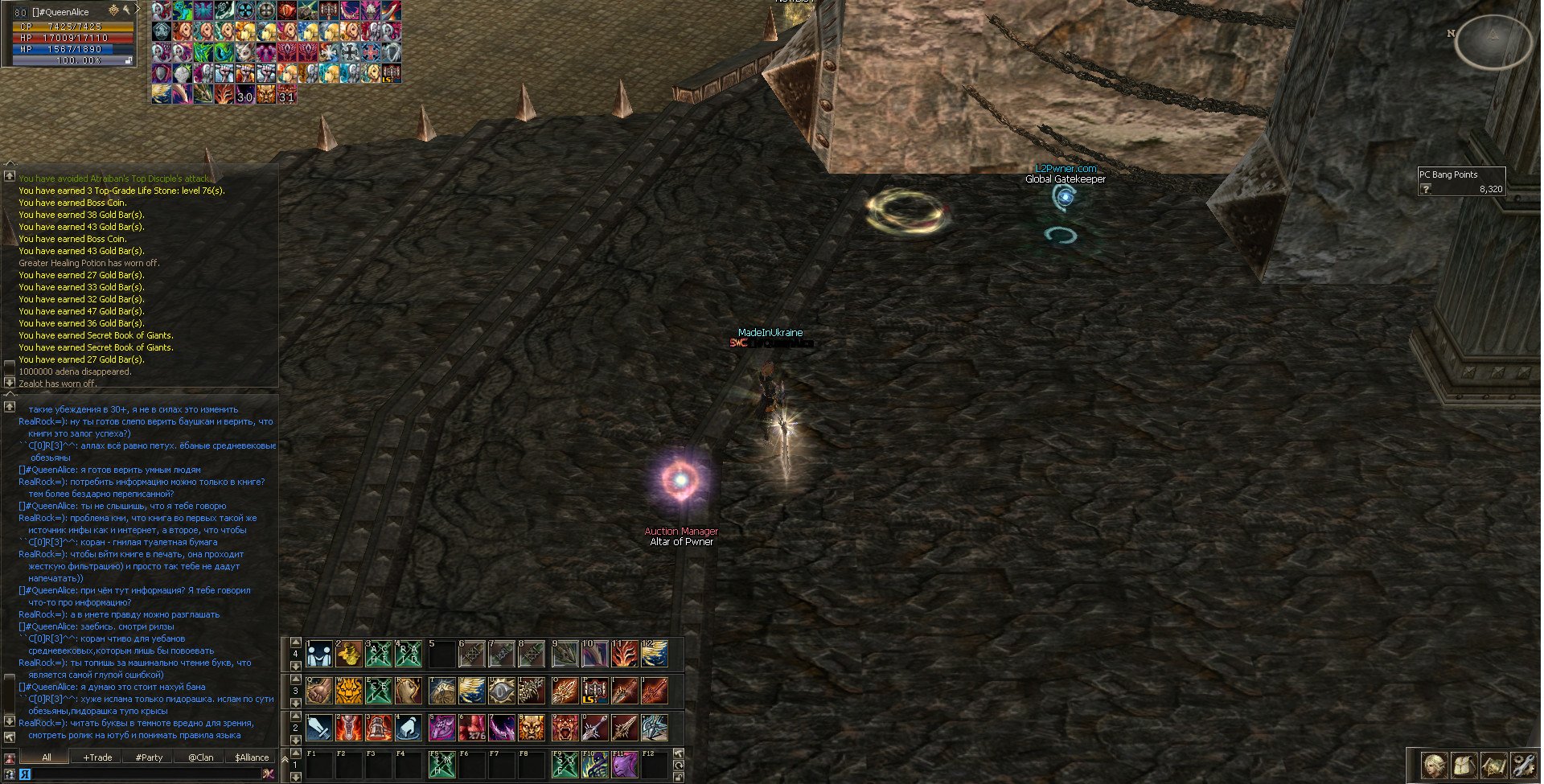This screenshot has width=1544, height=784.
Task: Run the TMH macro in slot F5
Action: (442, 765)
